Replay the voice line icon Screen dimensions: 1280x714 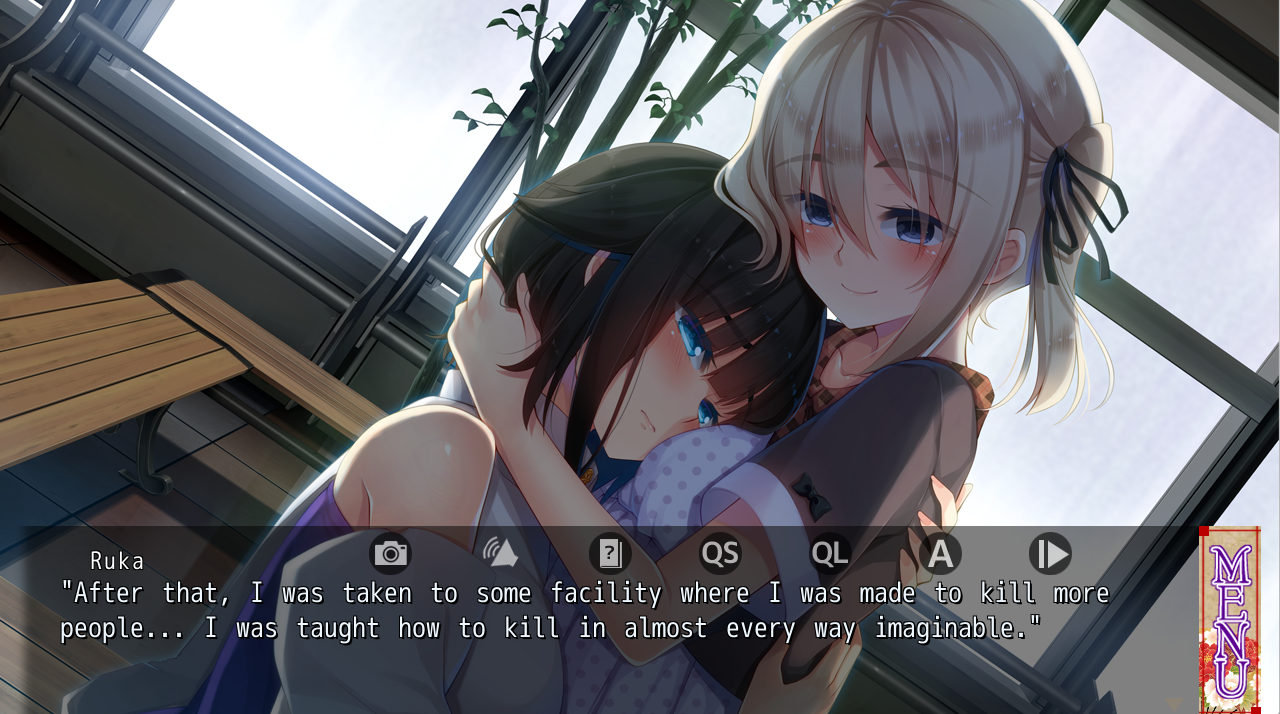[x=500, y=553]
